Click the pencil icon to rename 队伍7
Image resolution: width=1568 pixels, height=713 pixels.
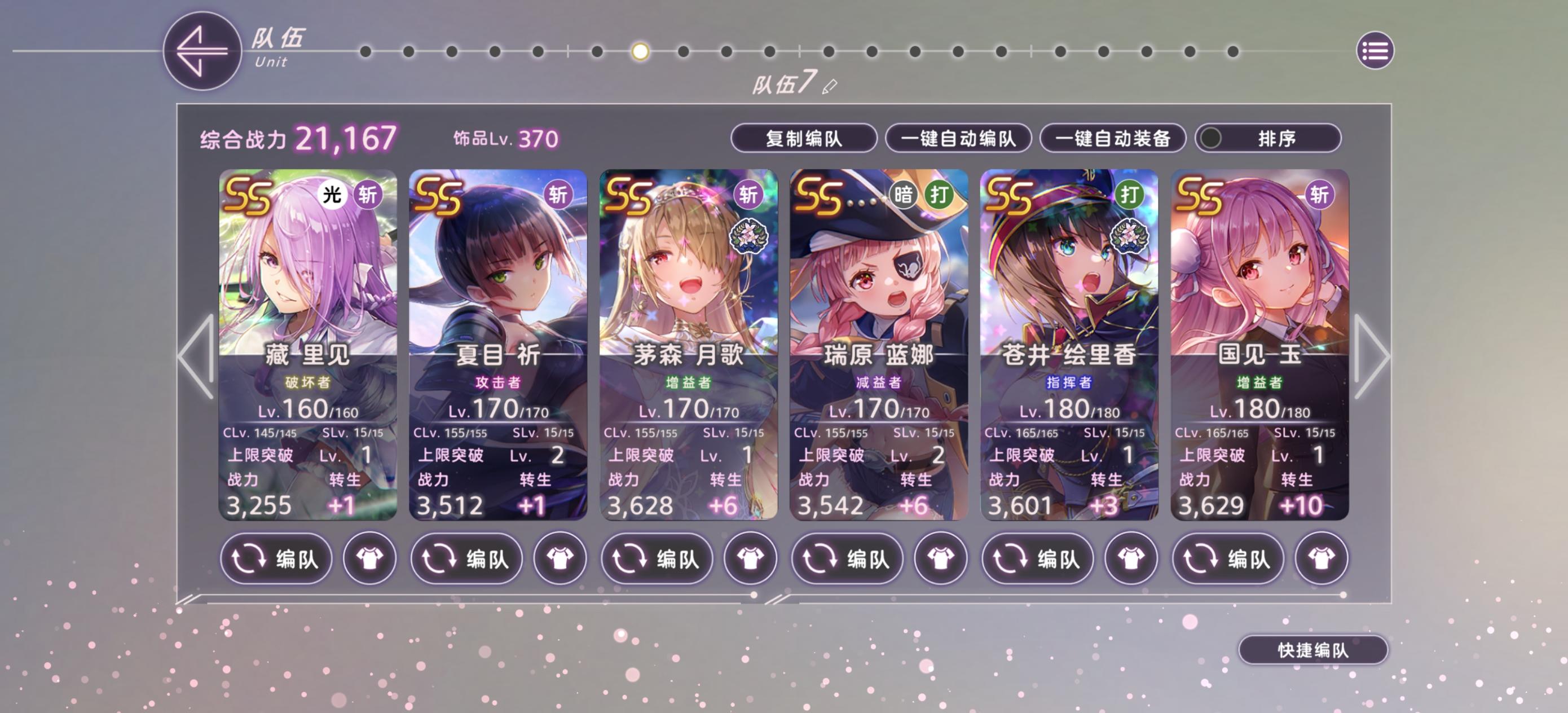coord(829,87)
